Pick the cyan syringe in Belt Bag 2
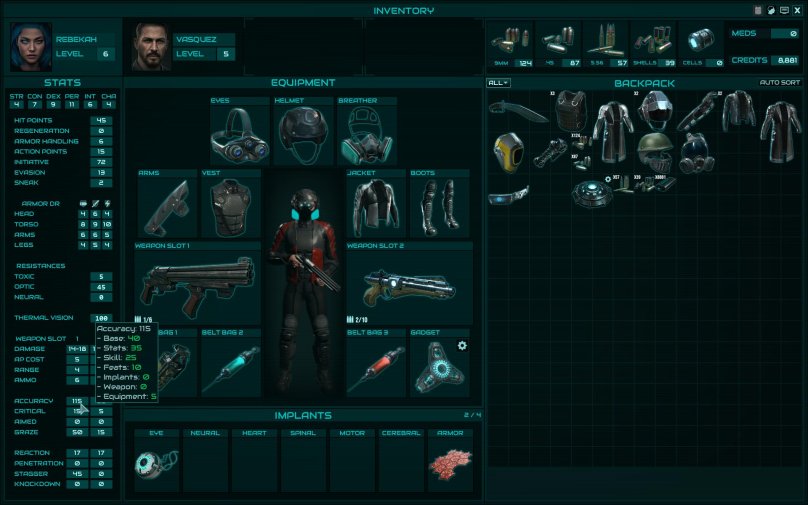 click(x=230, y=368)
